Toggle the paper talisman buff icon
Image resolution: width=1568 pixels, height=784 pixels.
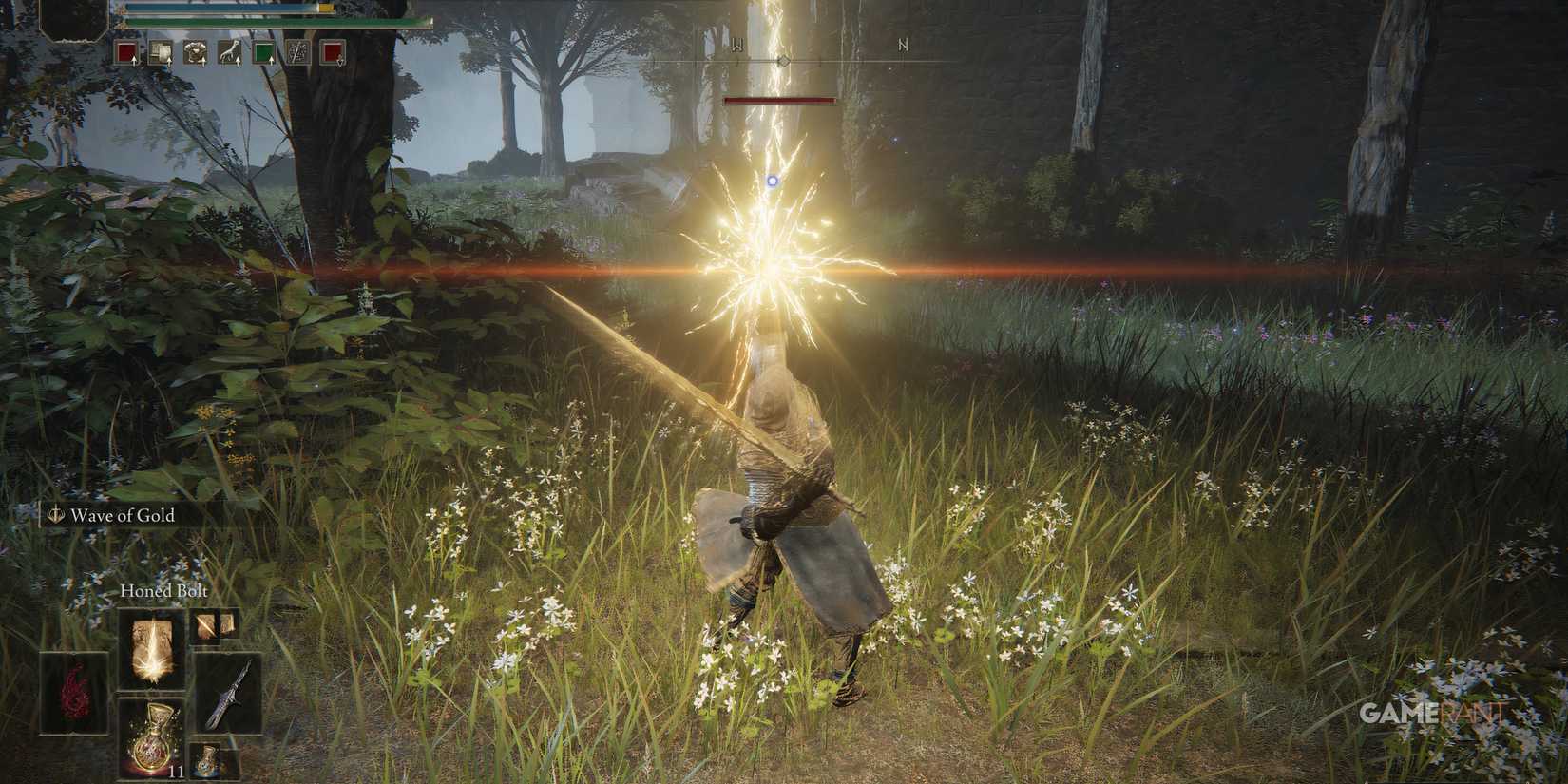tap(161, 52)
